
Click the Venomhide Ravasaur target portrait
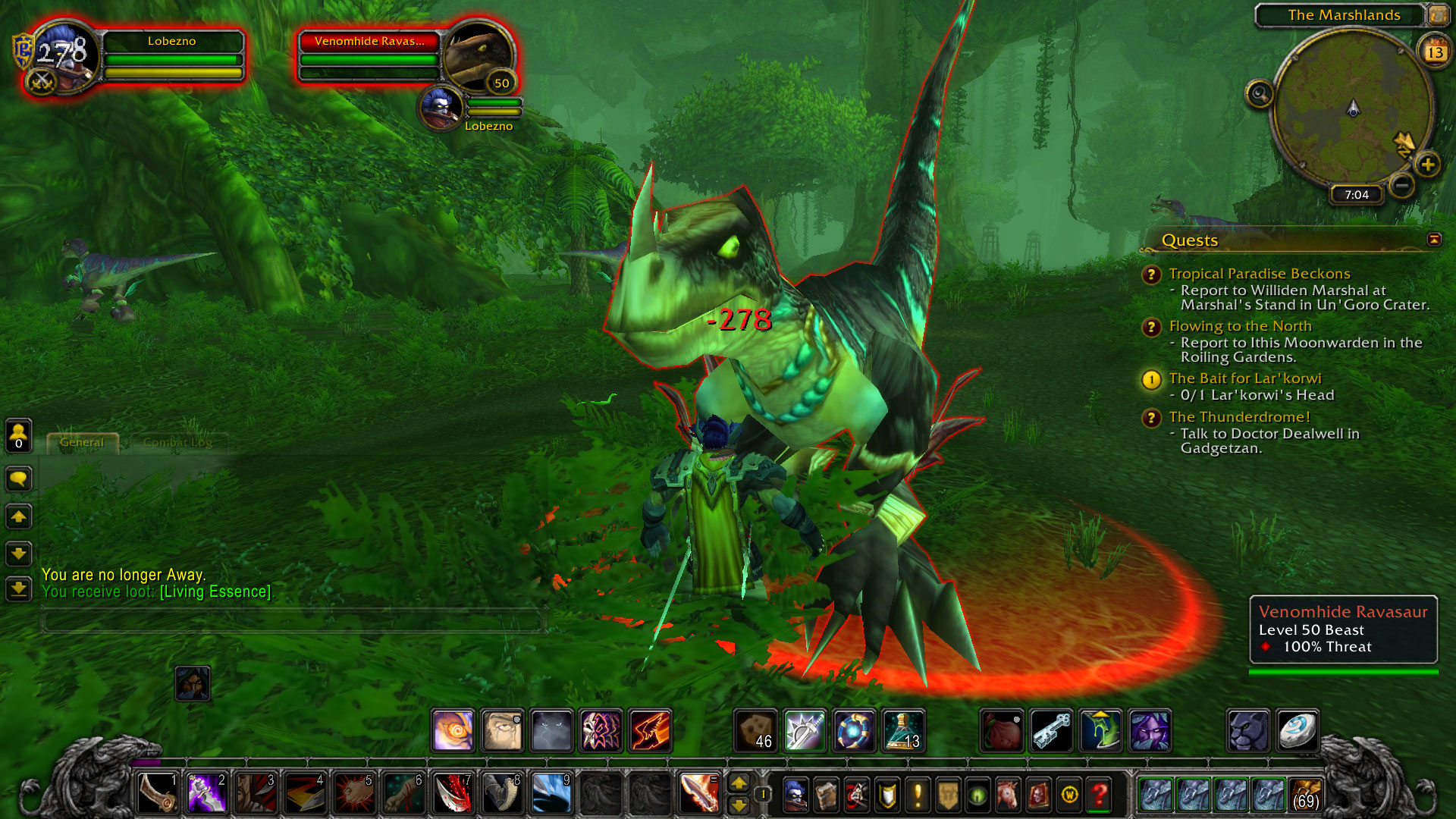477,58
